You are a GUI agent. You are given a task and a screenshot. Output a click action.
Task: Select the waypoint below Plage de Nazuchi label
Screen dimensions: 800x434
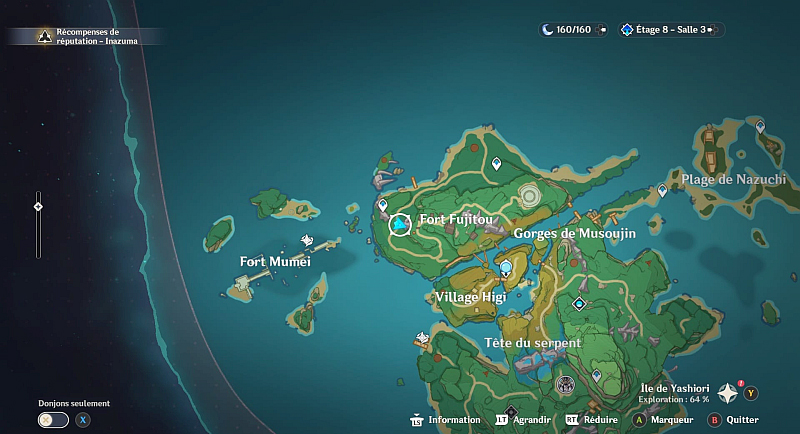coord(662,190)
